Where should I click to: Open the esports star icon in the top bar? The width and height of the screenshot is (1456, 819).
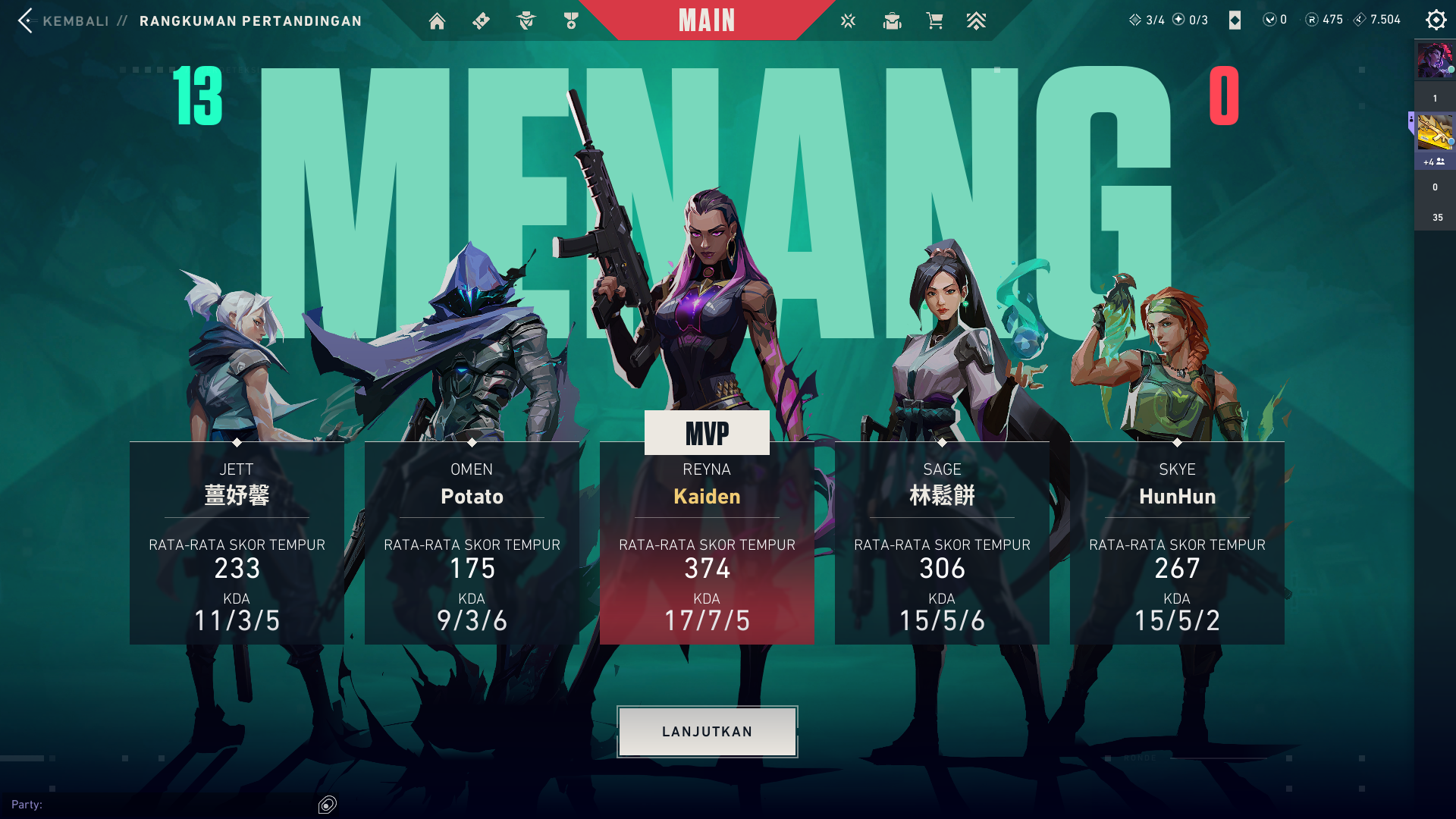[x=848, y=21]
